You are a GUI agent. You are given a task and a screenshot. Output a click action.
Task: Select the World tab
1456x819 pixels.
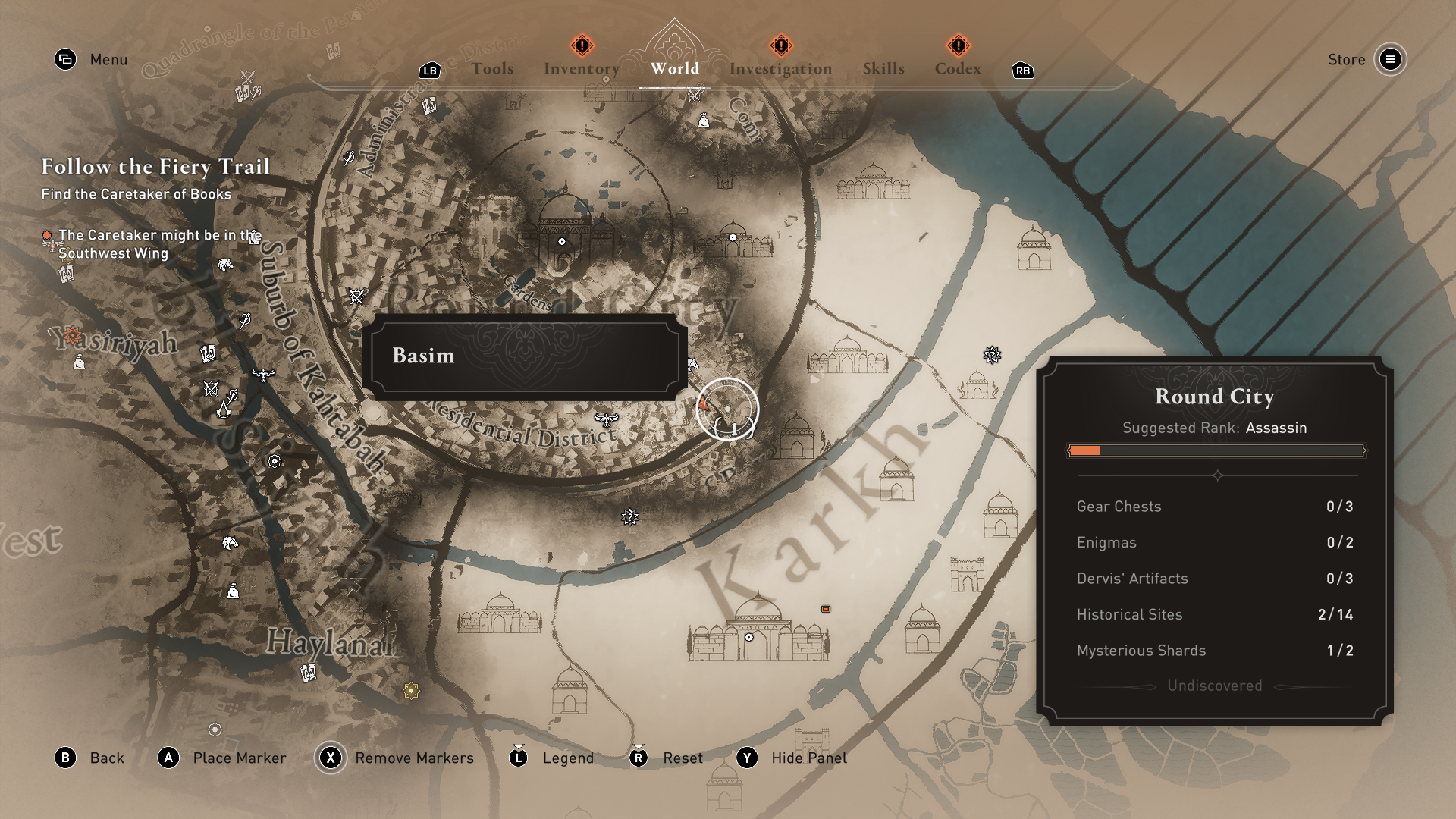coord(674,69)
